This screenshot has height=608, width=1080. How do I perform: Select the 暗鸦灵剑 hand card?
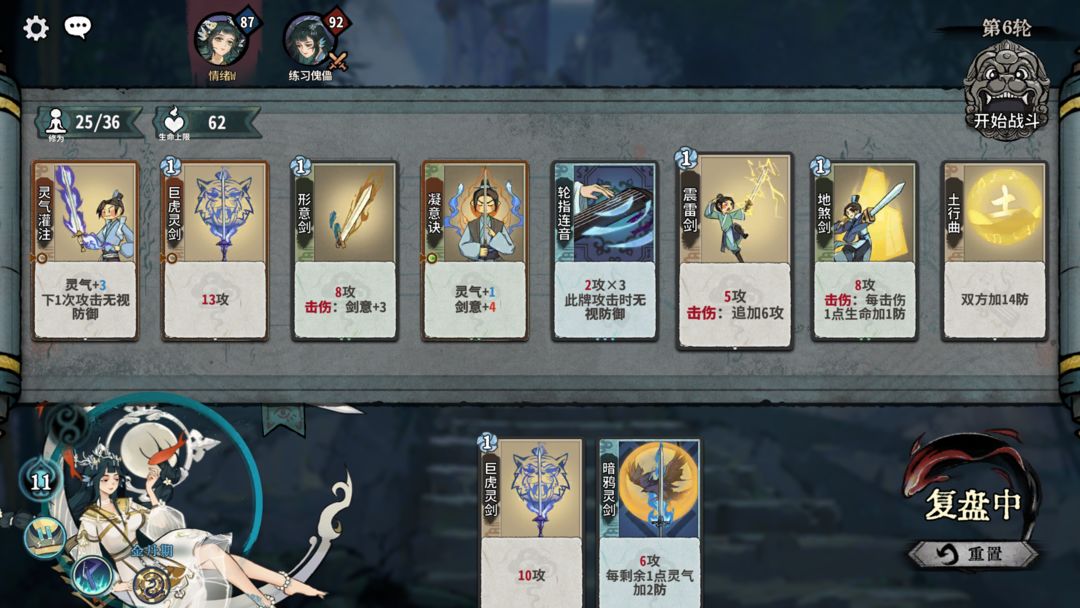tap(649, 522)
